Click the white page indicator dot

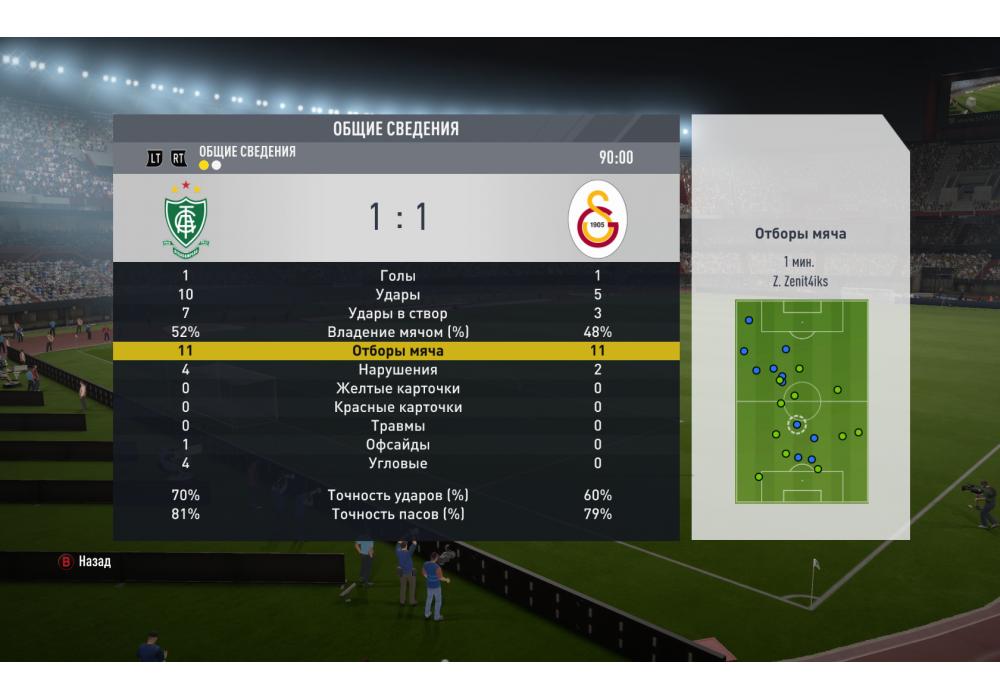pos(217,165)
